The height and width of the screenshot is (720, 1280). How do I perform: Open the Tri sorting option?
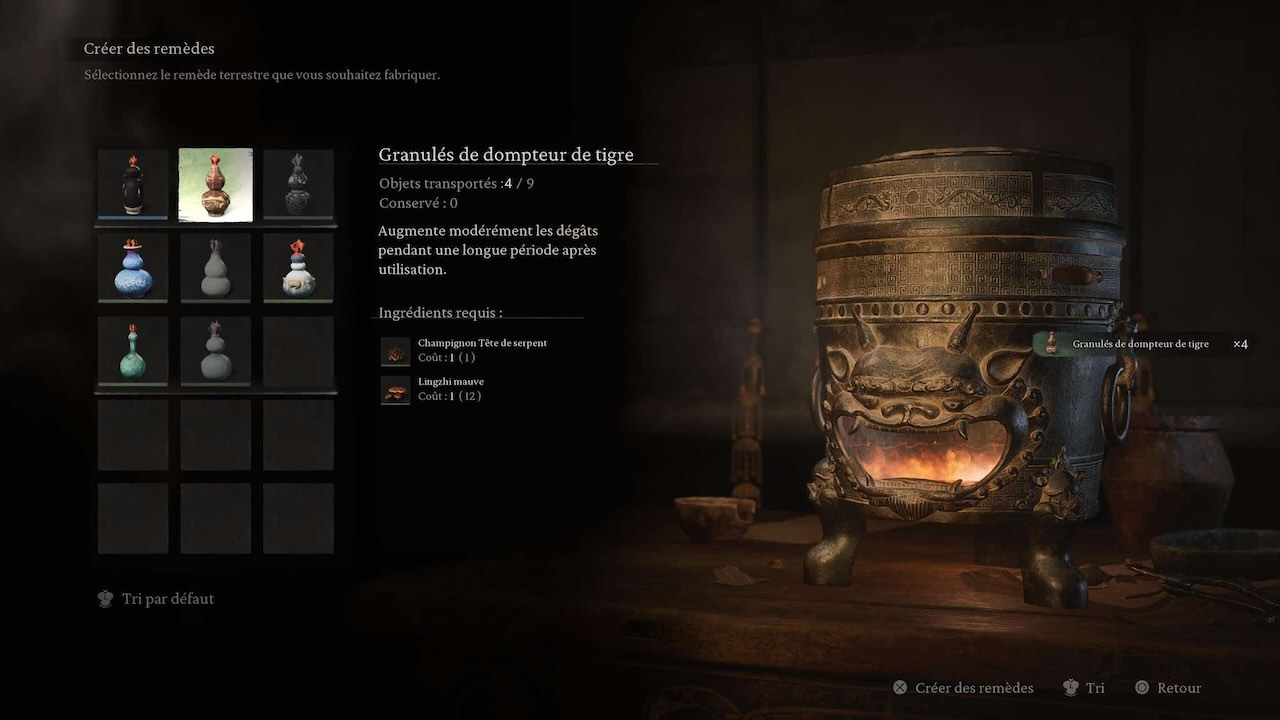(x=1084, y=688)
